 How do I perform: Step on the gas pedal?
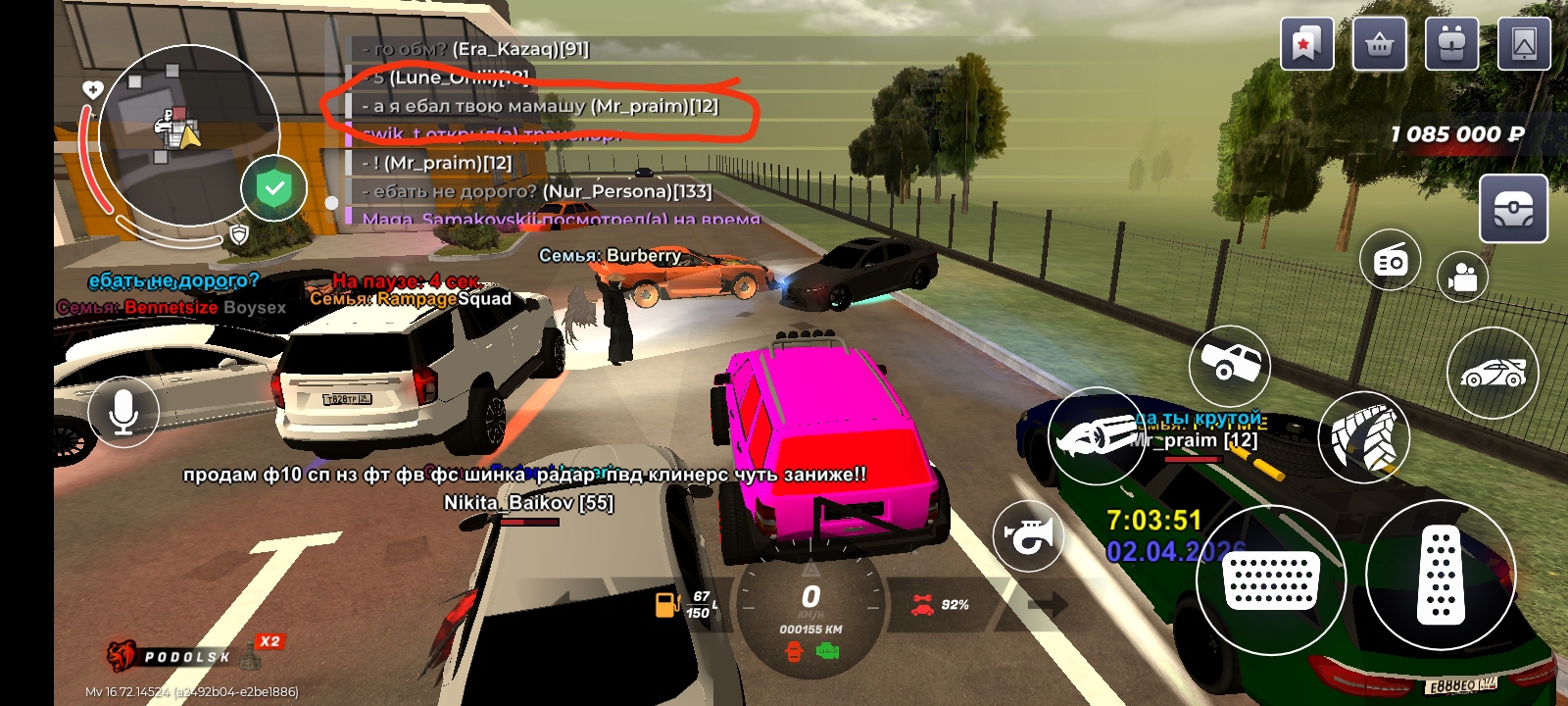pyautogui.click(x=1440, y=576)
